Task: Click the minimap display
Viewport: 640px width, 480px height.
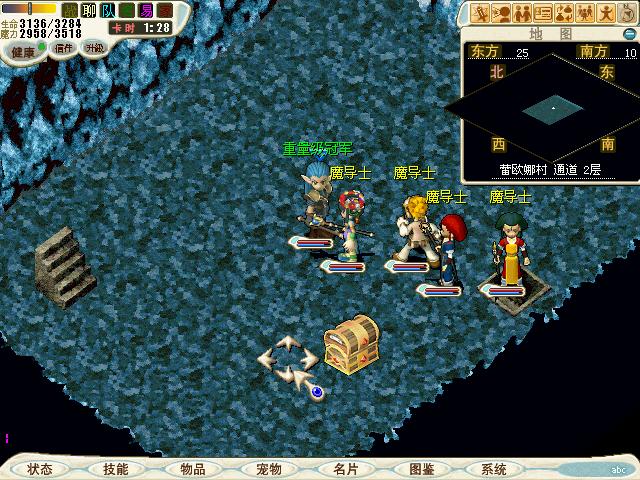Action: point(553,105)
